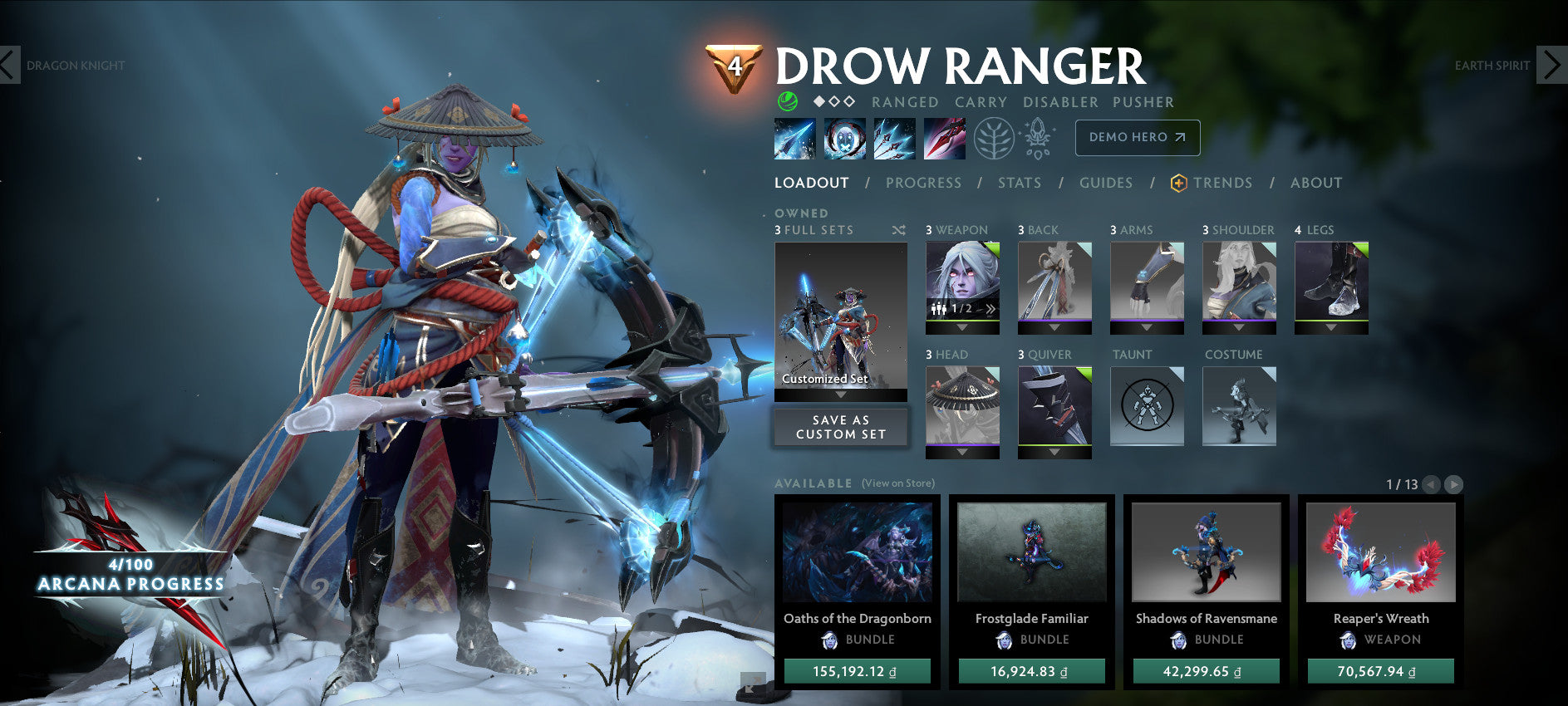Click the next page arrow for available items

pos(1455,485)
